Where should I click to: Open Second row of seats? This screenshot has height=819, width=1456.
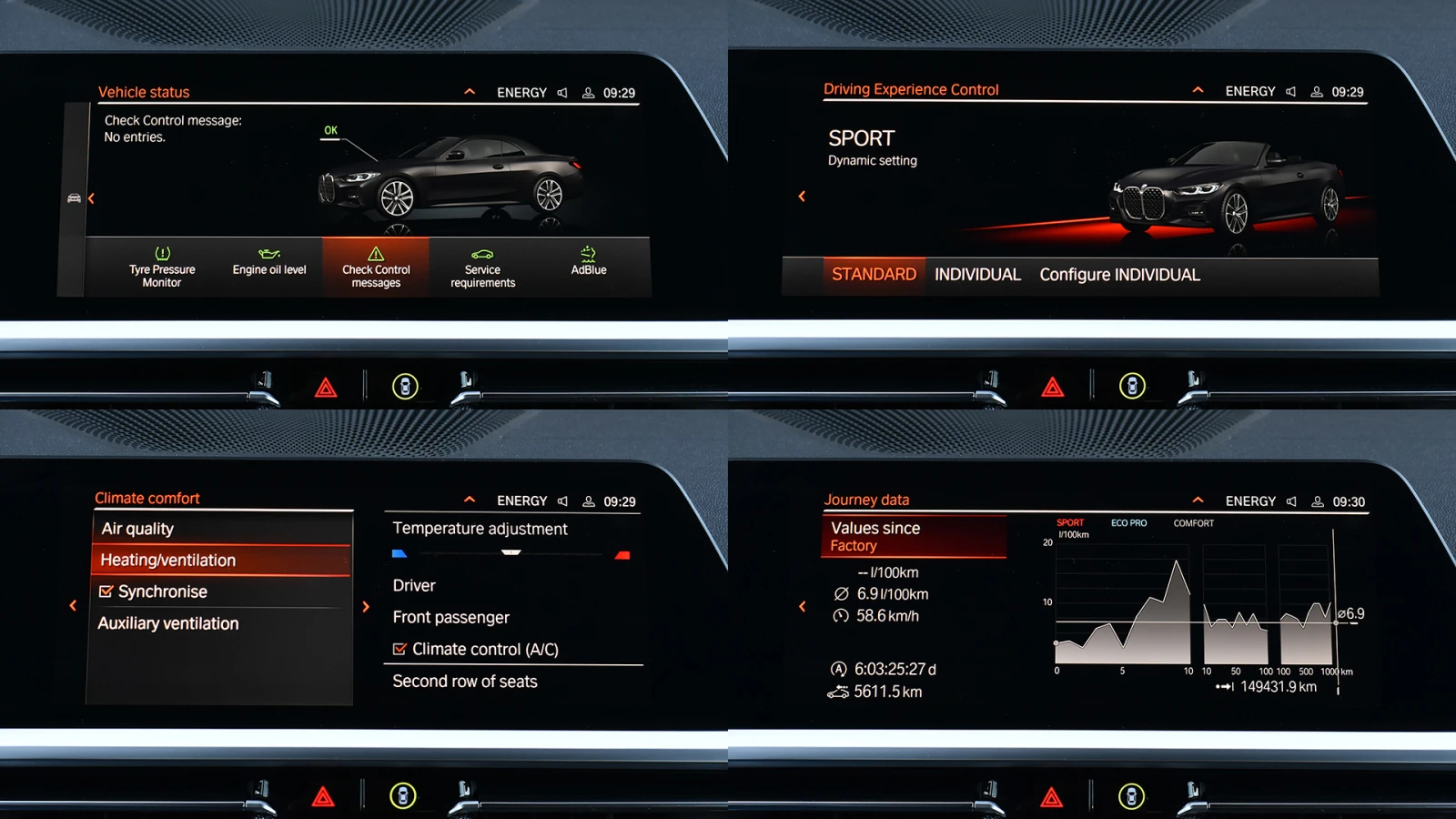pyautogui.click(x=465, y=682)
